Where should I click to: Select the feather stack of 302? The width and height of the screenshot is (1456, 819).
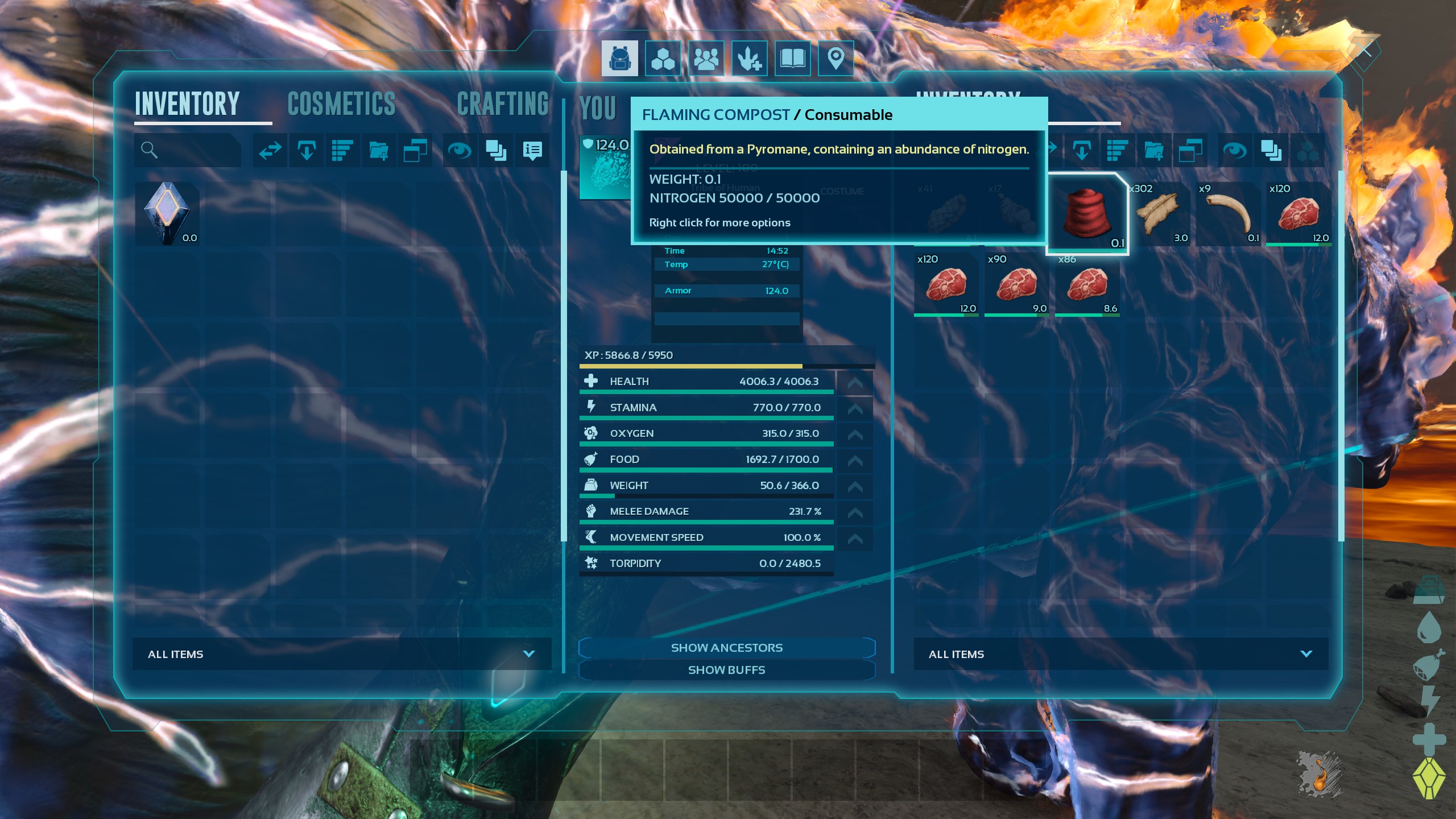[x=1158, y=214]
